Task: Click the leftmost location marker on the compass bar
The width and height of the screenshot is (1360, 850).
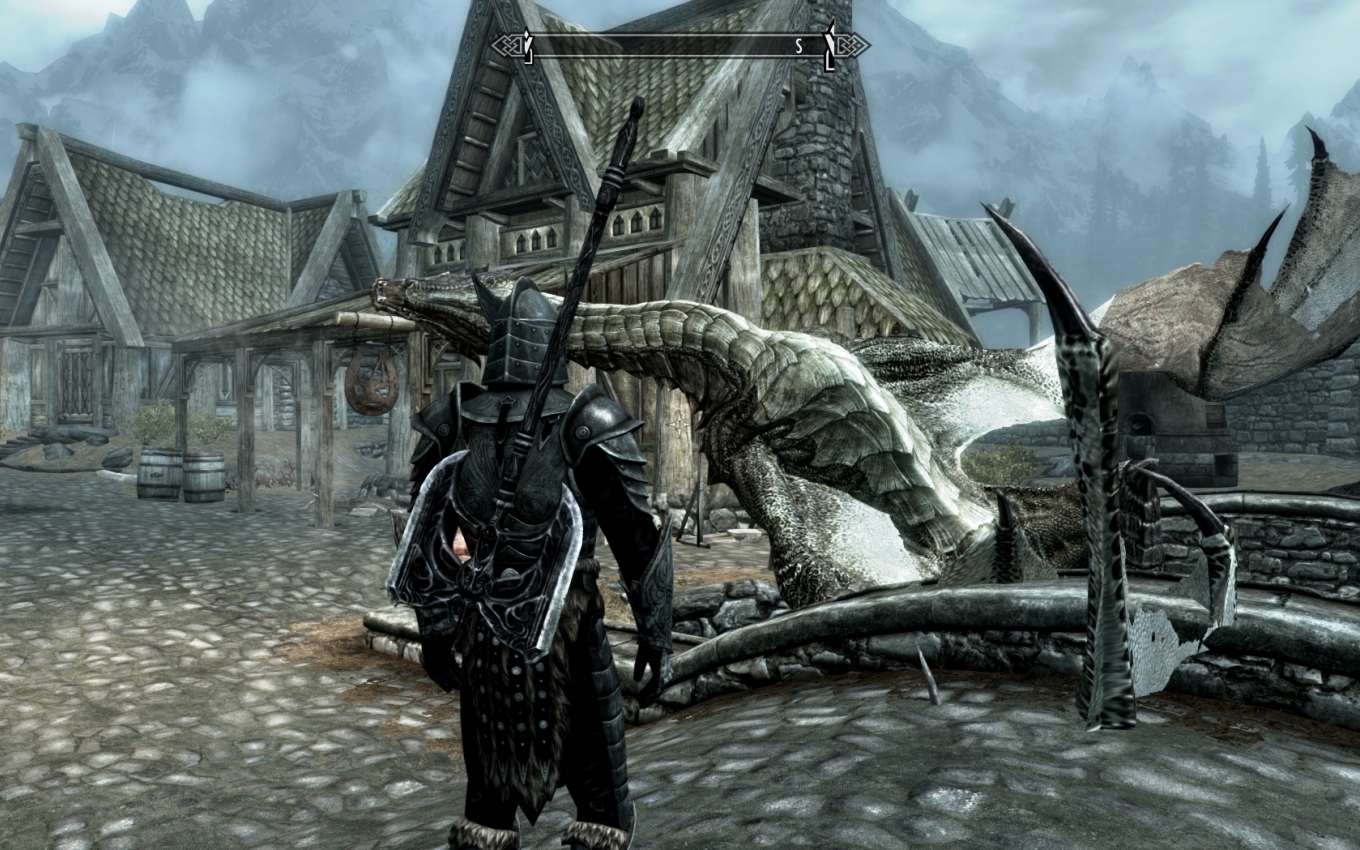Action: [x=529, y=47]
